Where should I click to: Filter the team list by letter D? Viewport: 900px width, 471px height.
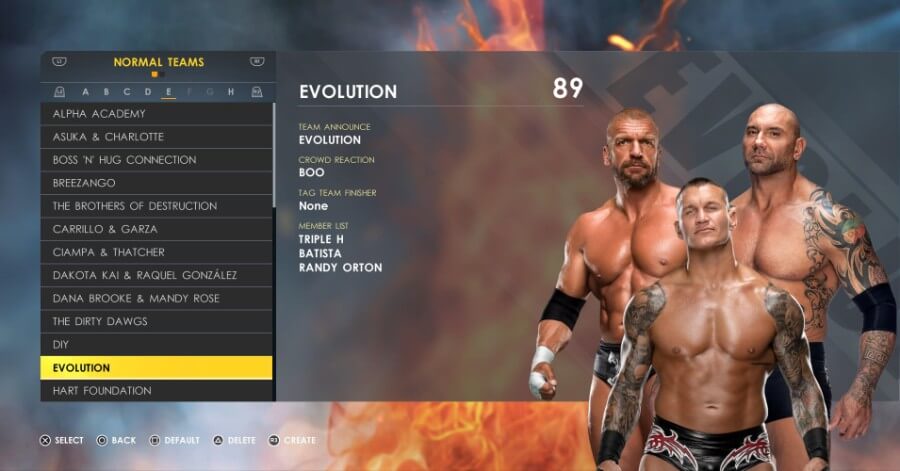coord(149,92)
